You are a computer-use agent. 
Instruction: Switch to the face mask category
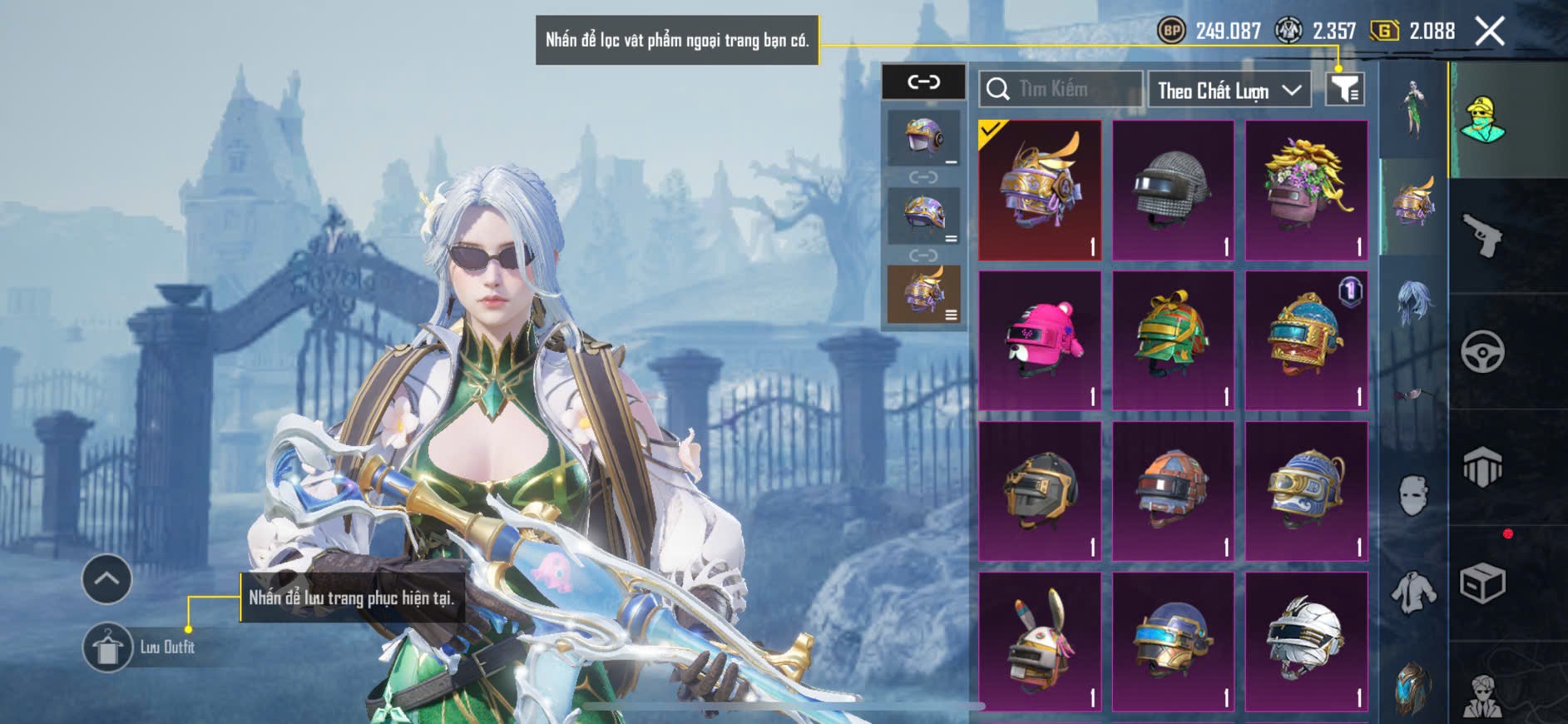point(1413,495)
